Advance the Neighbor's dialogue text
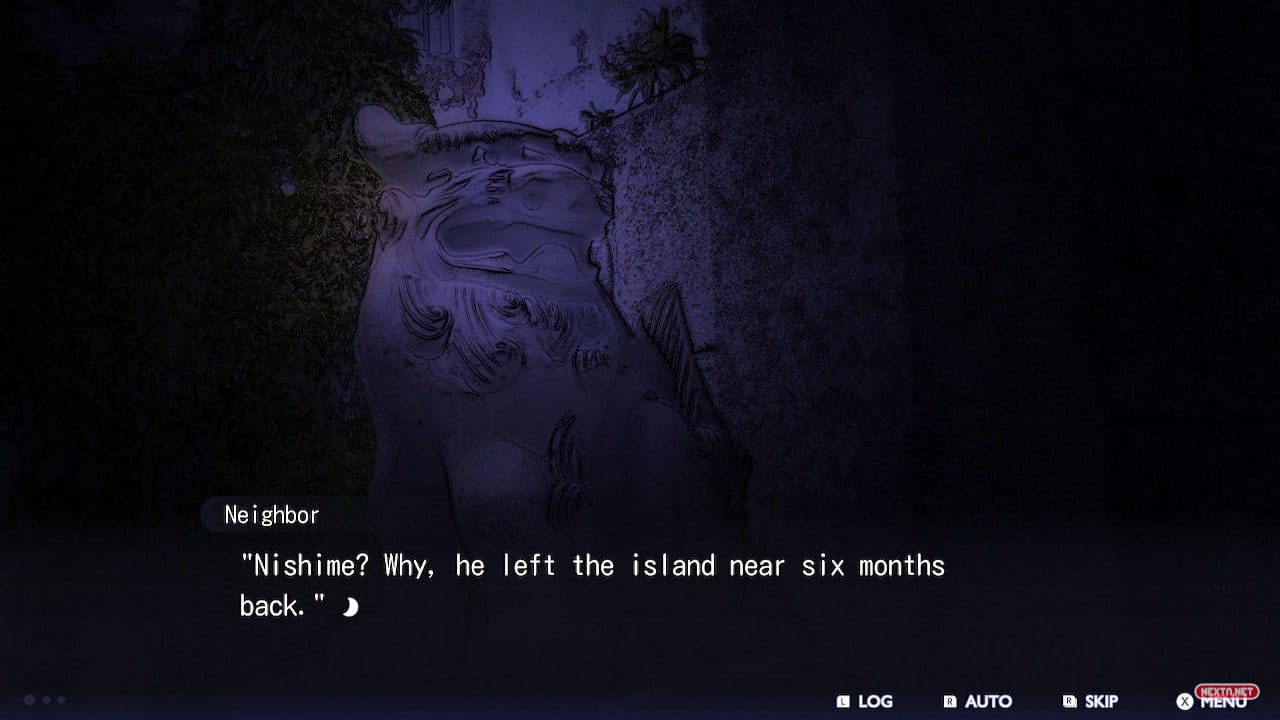Viewport: 1280px width, 720px height. tap(350, 606)
